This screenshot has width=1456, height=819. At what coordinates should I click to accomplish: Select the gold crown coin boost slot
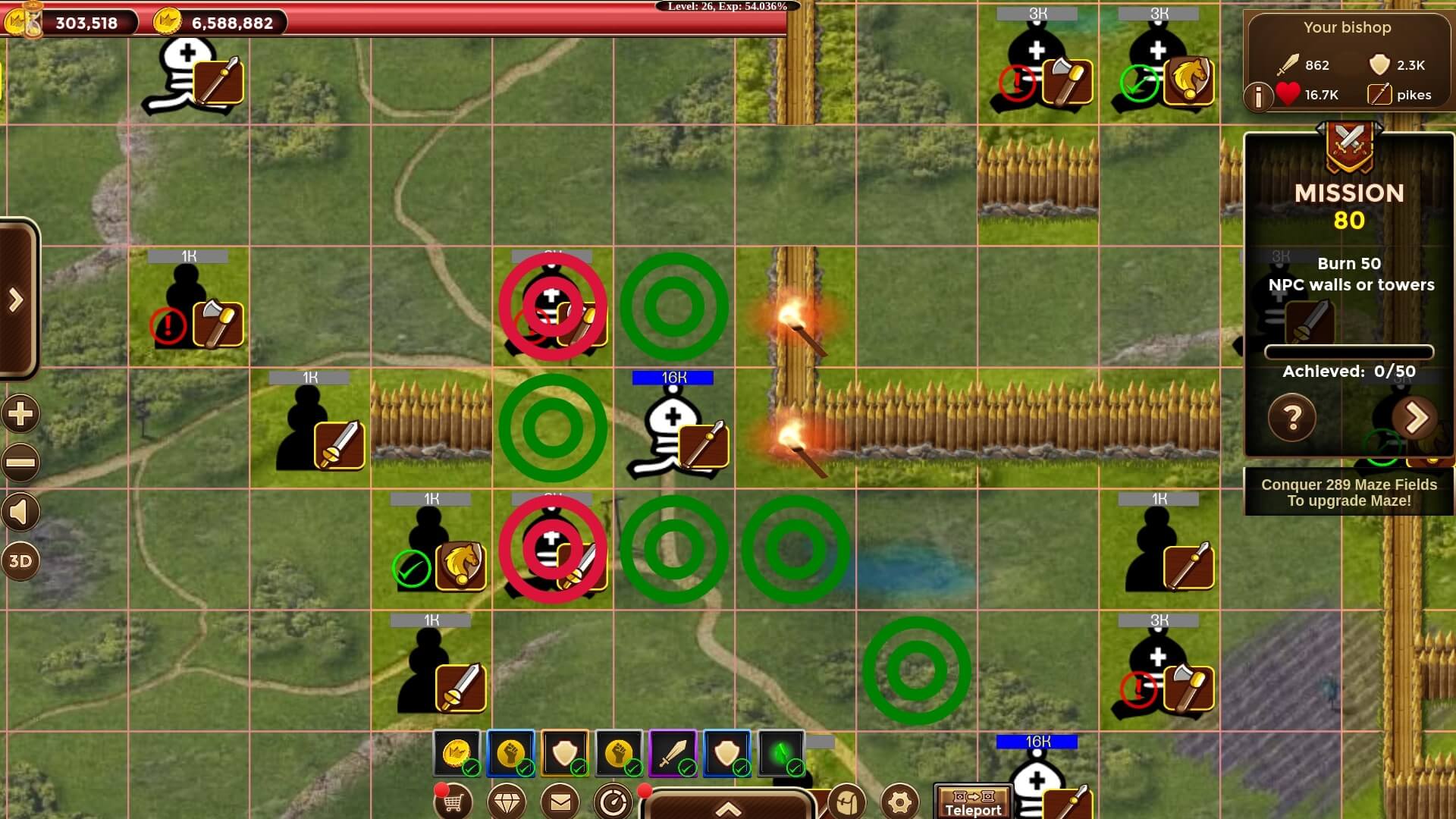(457, 753)
